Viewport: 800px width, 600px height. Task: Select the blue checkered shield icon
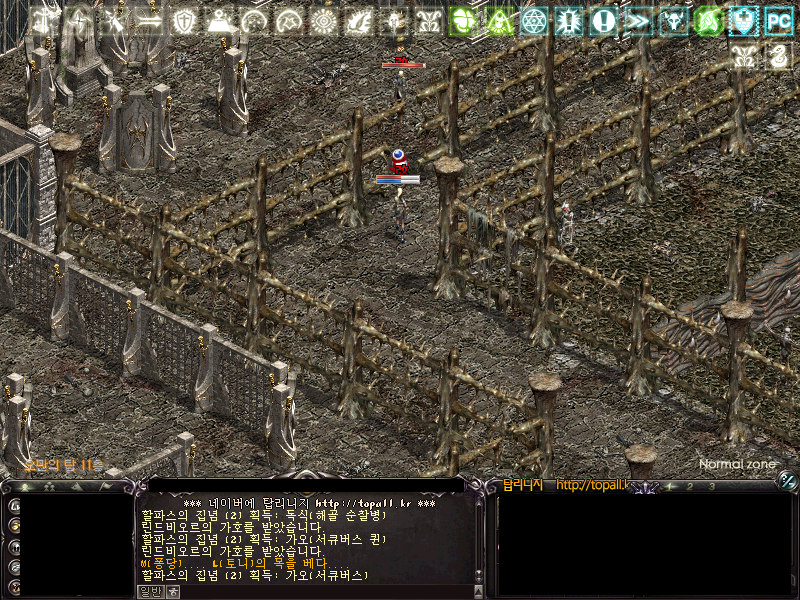pos(742,21)
